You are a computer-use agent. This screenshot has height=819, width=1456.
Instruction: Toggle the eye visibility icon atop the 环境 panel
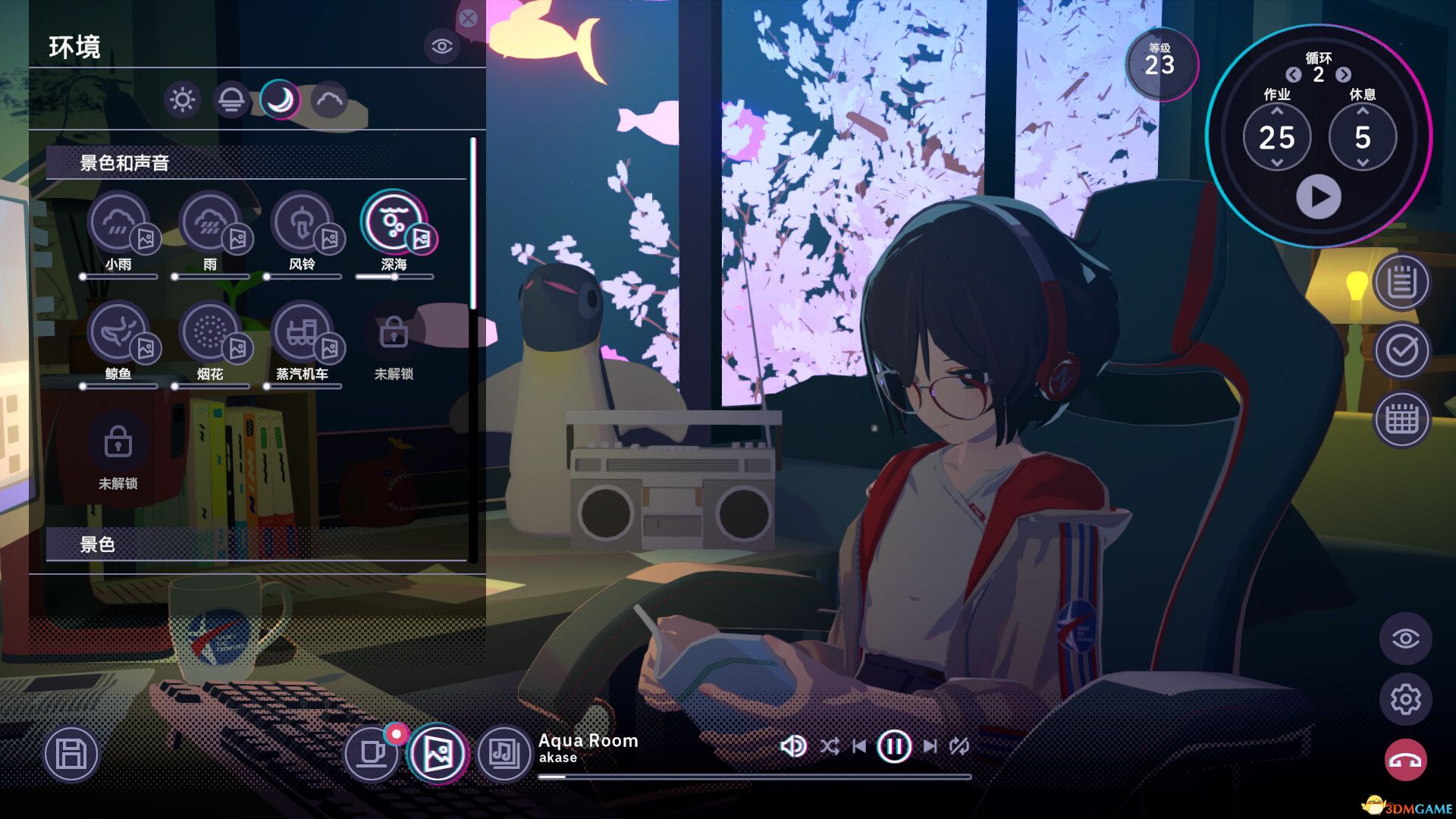[x=441, y=47]
